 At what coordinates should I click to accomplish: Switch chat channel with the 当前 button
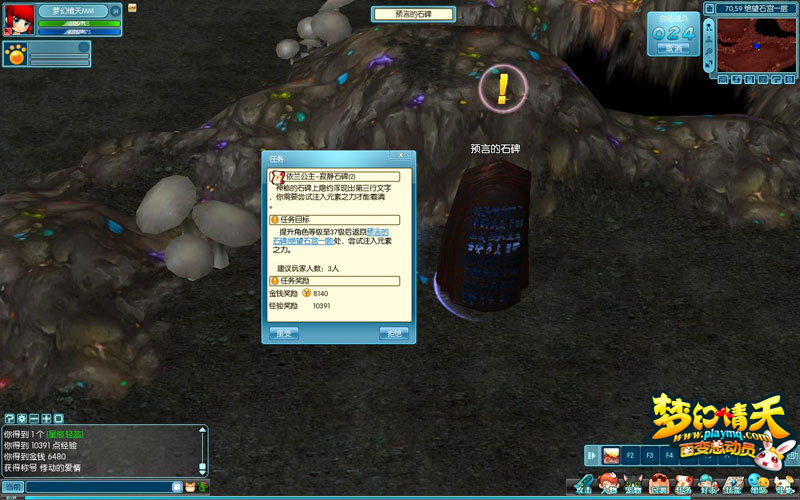12,487
